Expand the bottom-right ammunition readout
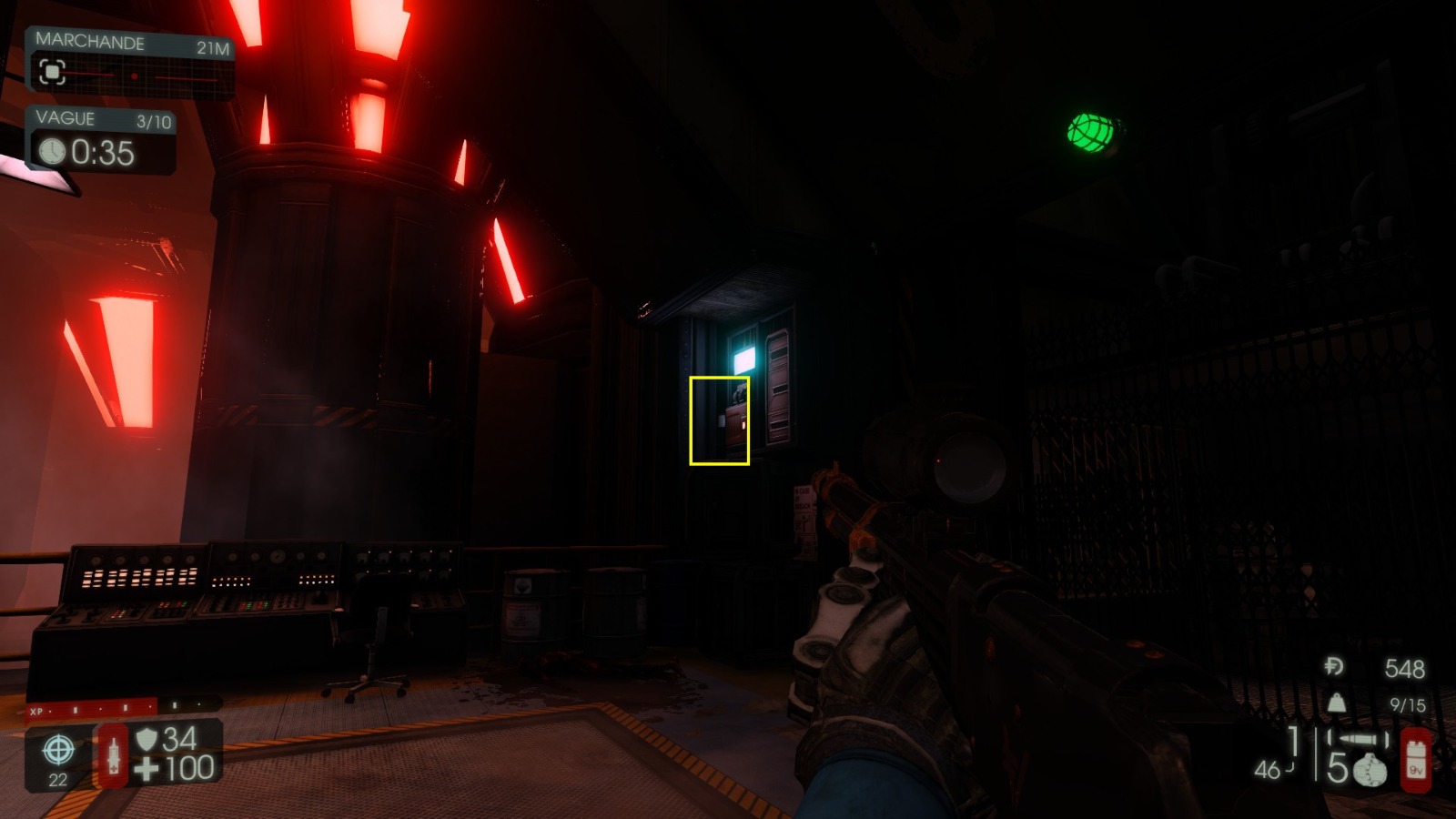The height and width of the screenshot is (819, 1456). pos(1319,755)
